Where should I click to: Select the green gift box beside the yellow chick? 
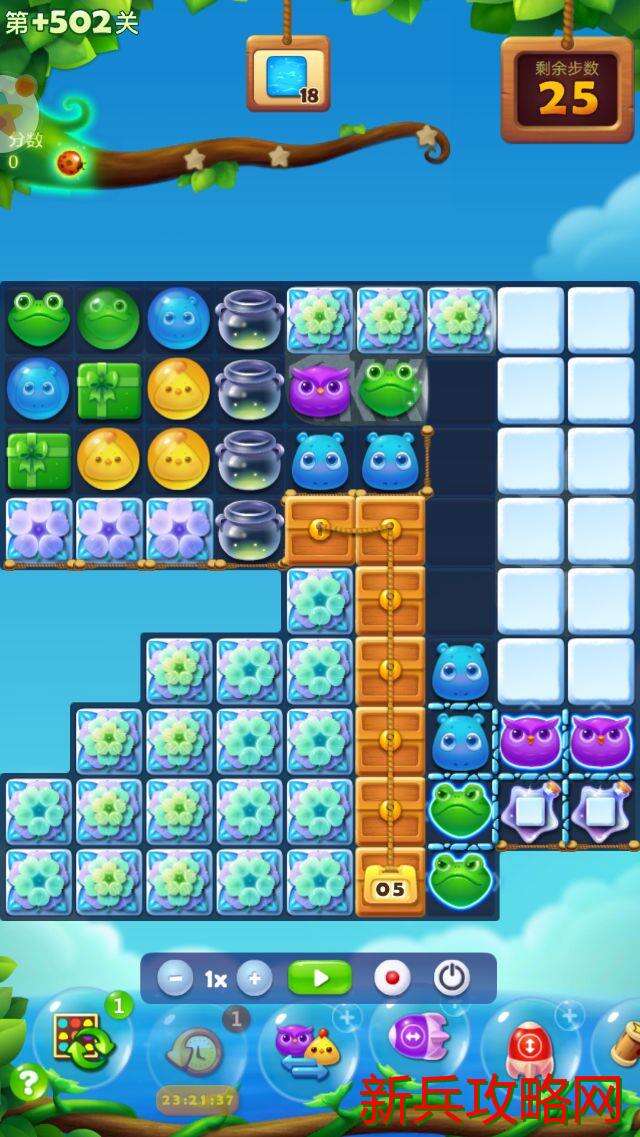click(x=109, y=389)
